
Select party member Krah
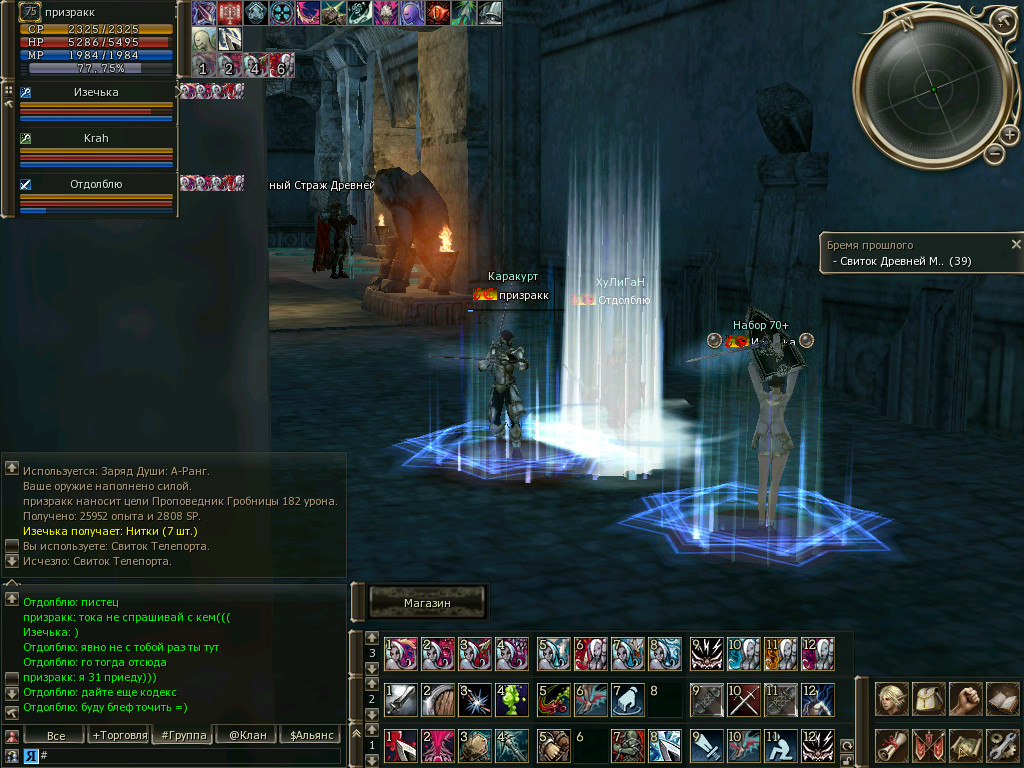click(x=96, y=138)
